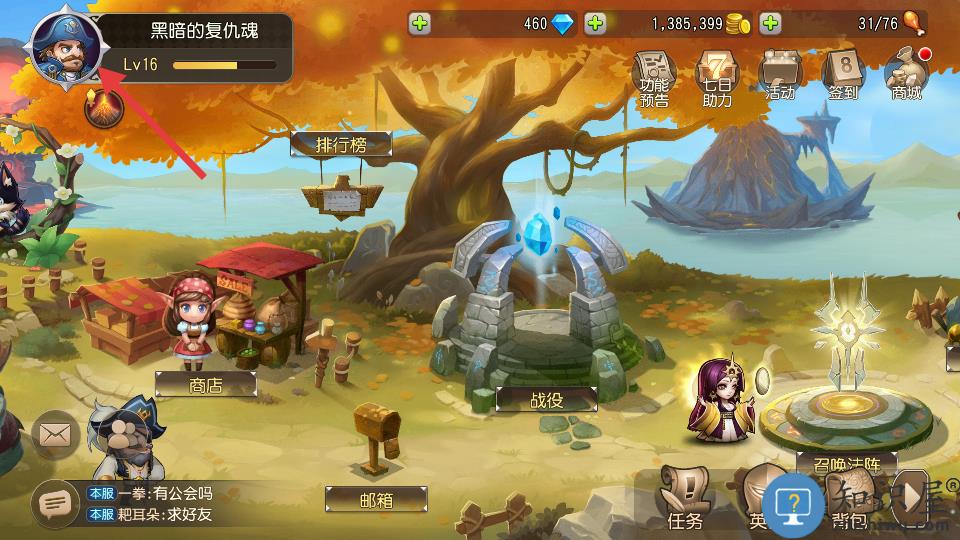
Task: Open the 签到 daily sign-in calendar
Action: tap(842, 76)
